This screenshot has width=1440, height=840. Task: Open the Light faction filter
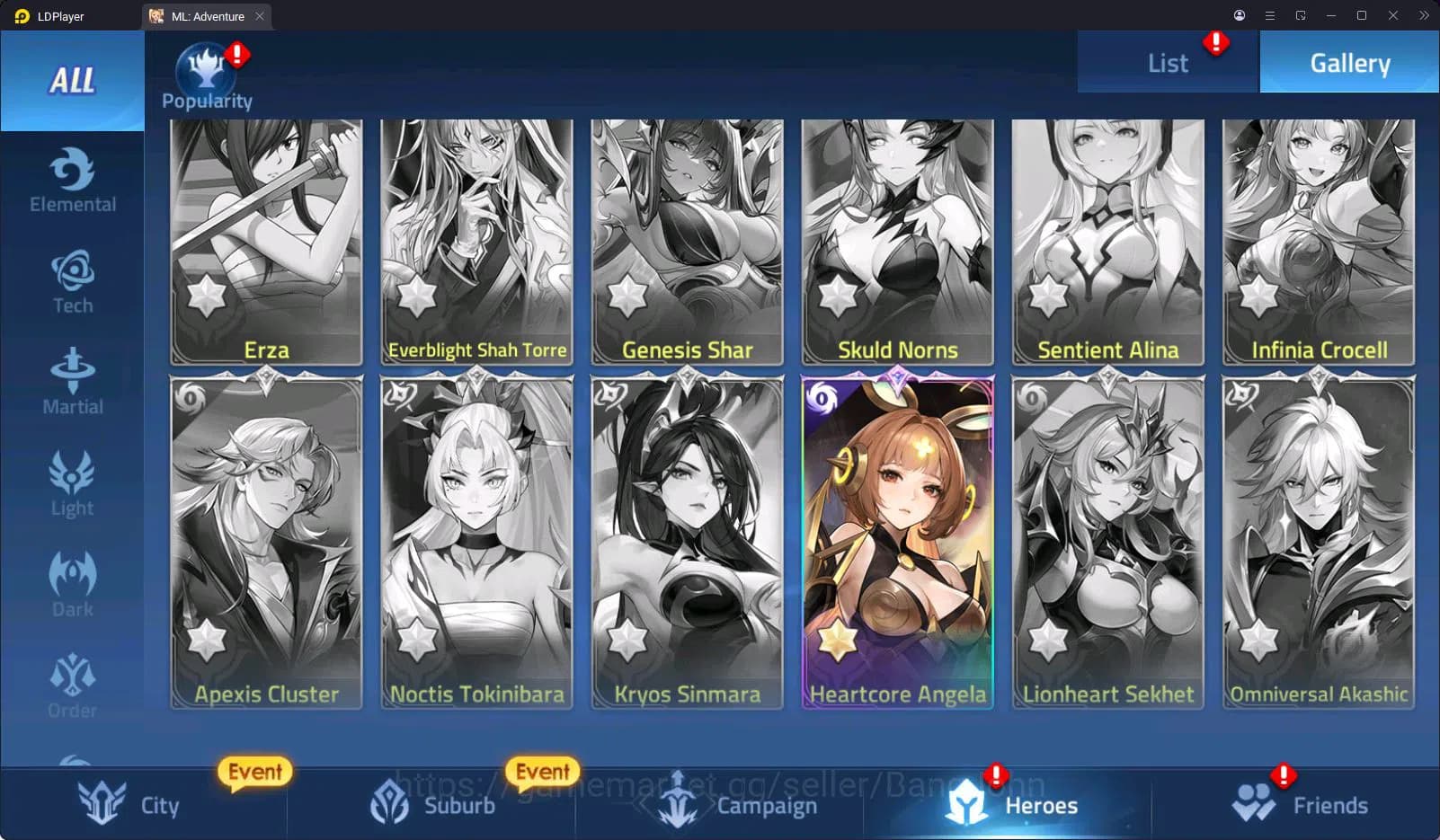point(72,482)
